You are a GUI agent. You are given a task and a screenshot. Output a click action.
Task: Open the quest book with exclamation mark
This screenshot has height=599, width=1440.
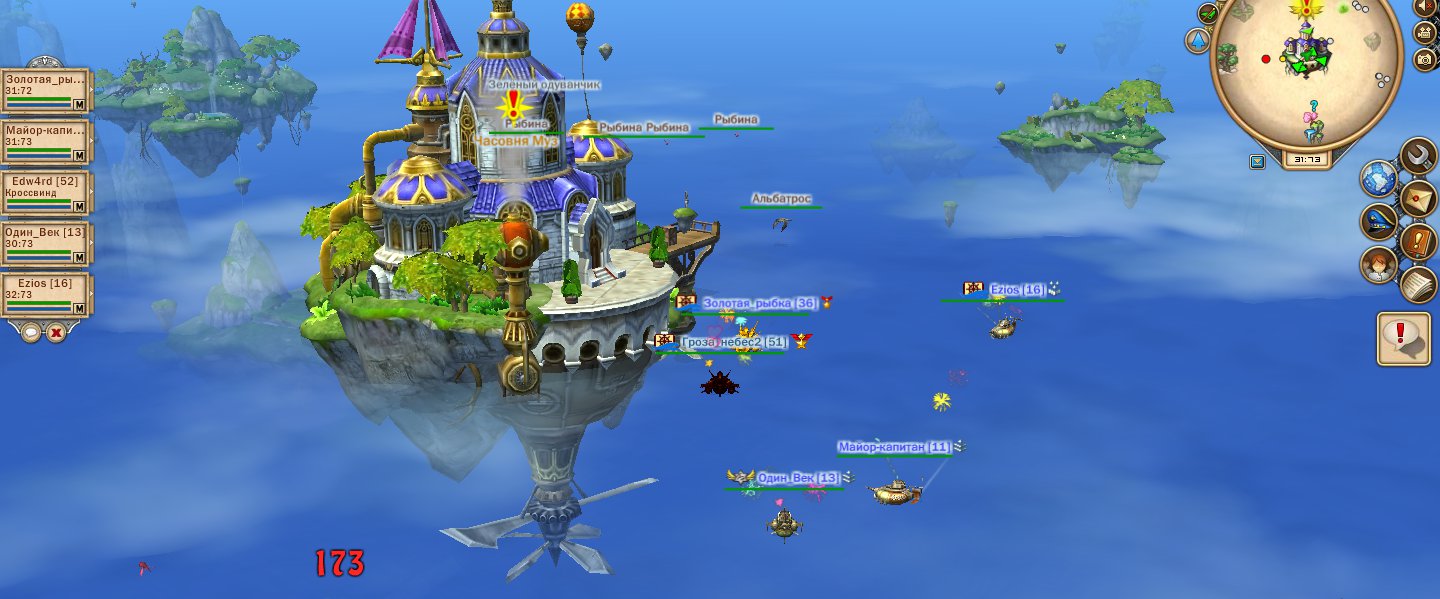[x=1418, y=241]
